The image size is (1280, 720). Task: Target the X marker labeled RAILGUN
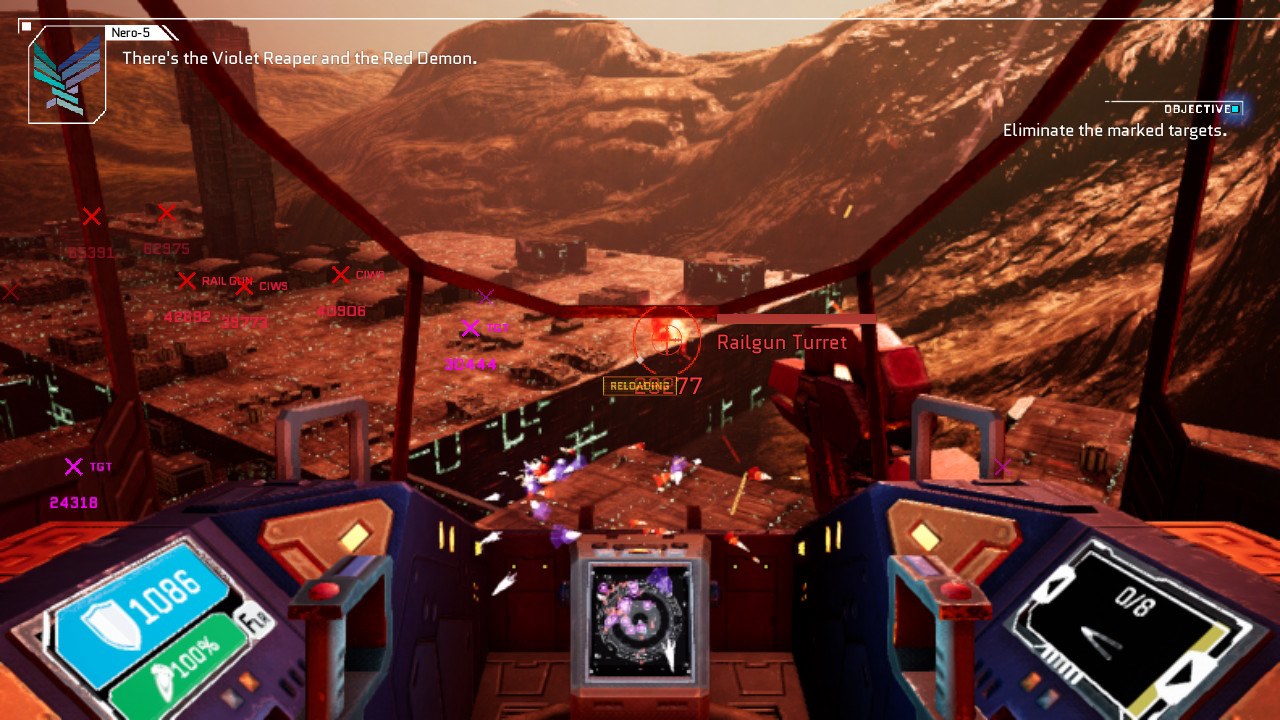(186, 281)
